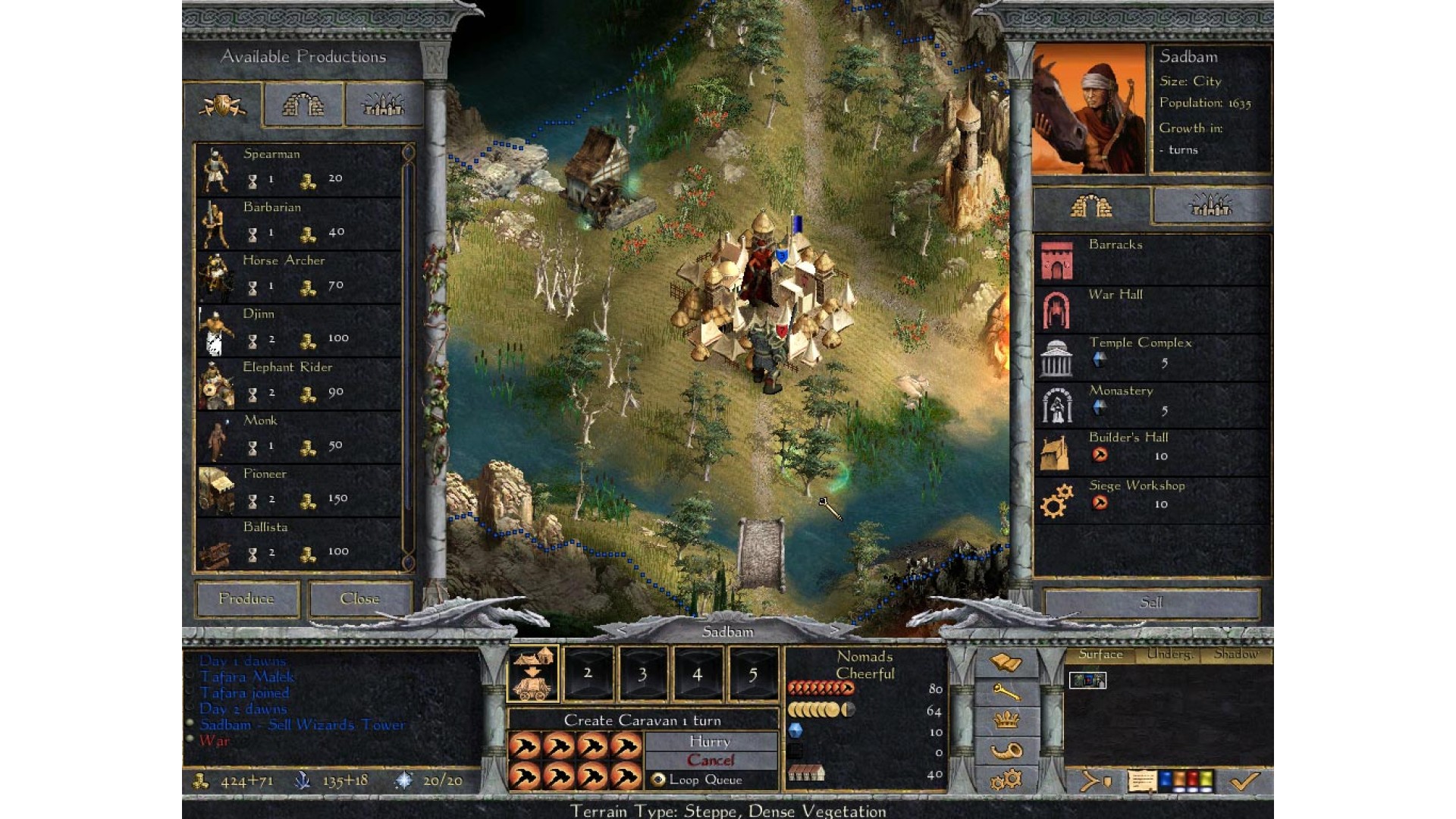
Task: Select the Siege Workshop building row
Action: point(1151,499)
